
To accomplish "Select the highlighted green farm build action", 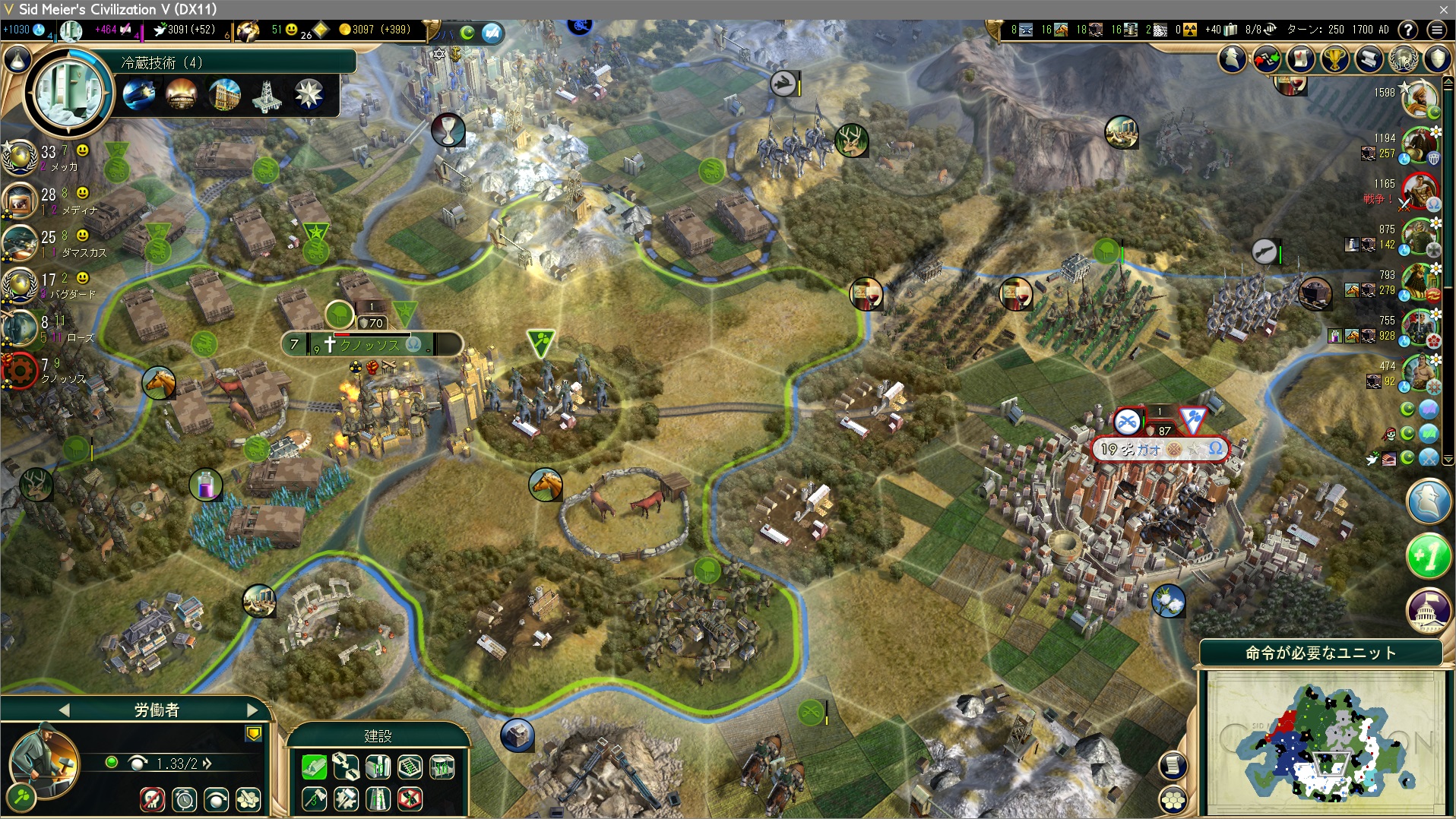I will pos(314,767).
